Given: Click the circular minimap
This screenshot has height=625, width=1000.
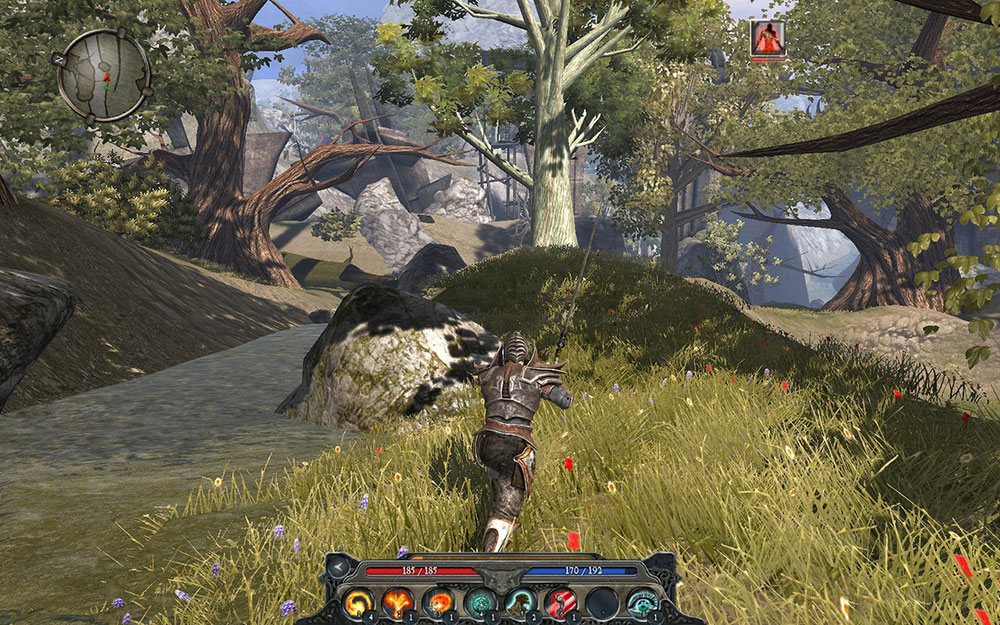Looking at the screenshot, I should click(104, 75).
